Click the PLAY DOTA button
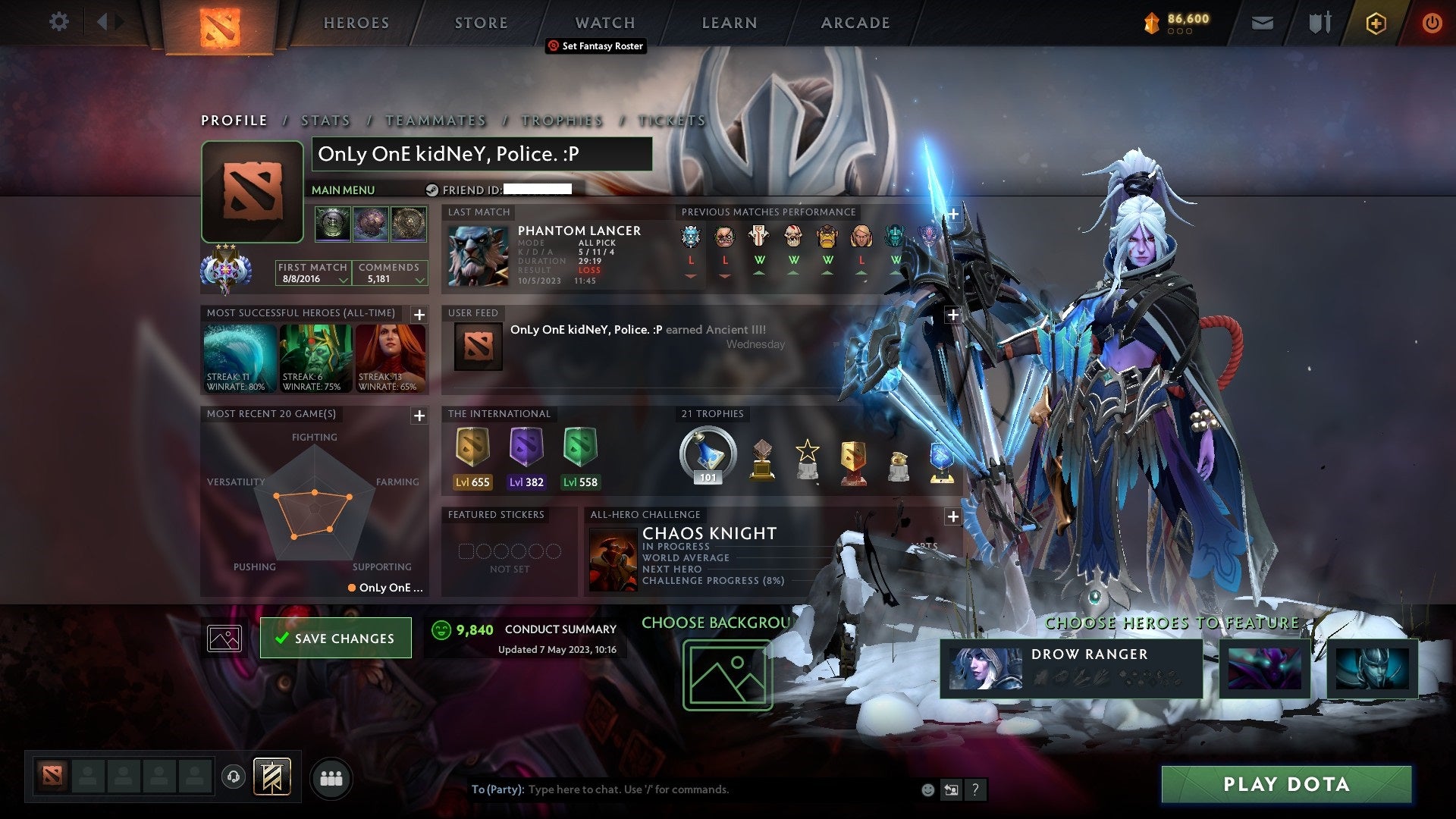The width and height of the screenshot is (1456, 819). point(1285,785)
